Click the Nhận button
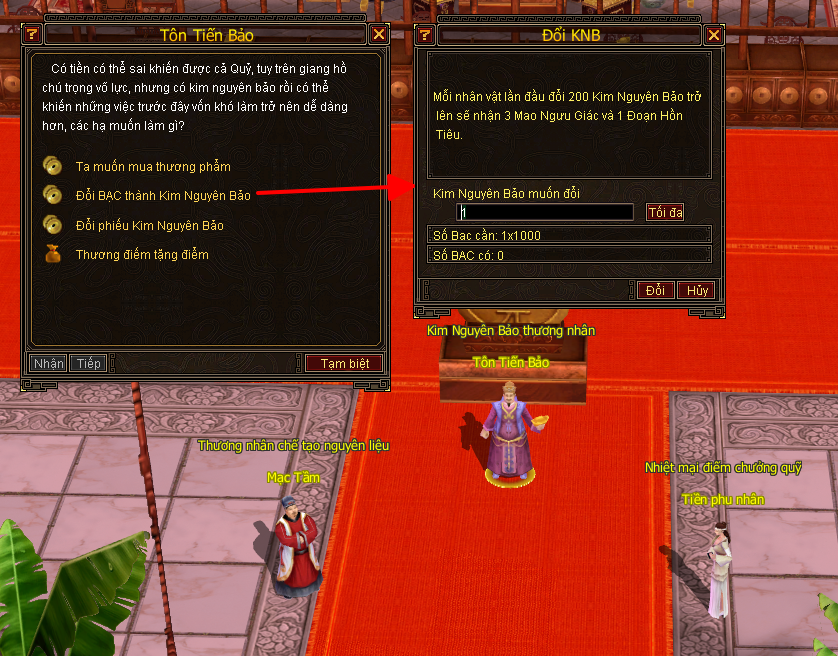The width and height of the screenshot is (838, 656). tap(48, 363)
